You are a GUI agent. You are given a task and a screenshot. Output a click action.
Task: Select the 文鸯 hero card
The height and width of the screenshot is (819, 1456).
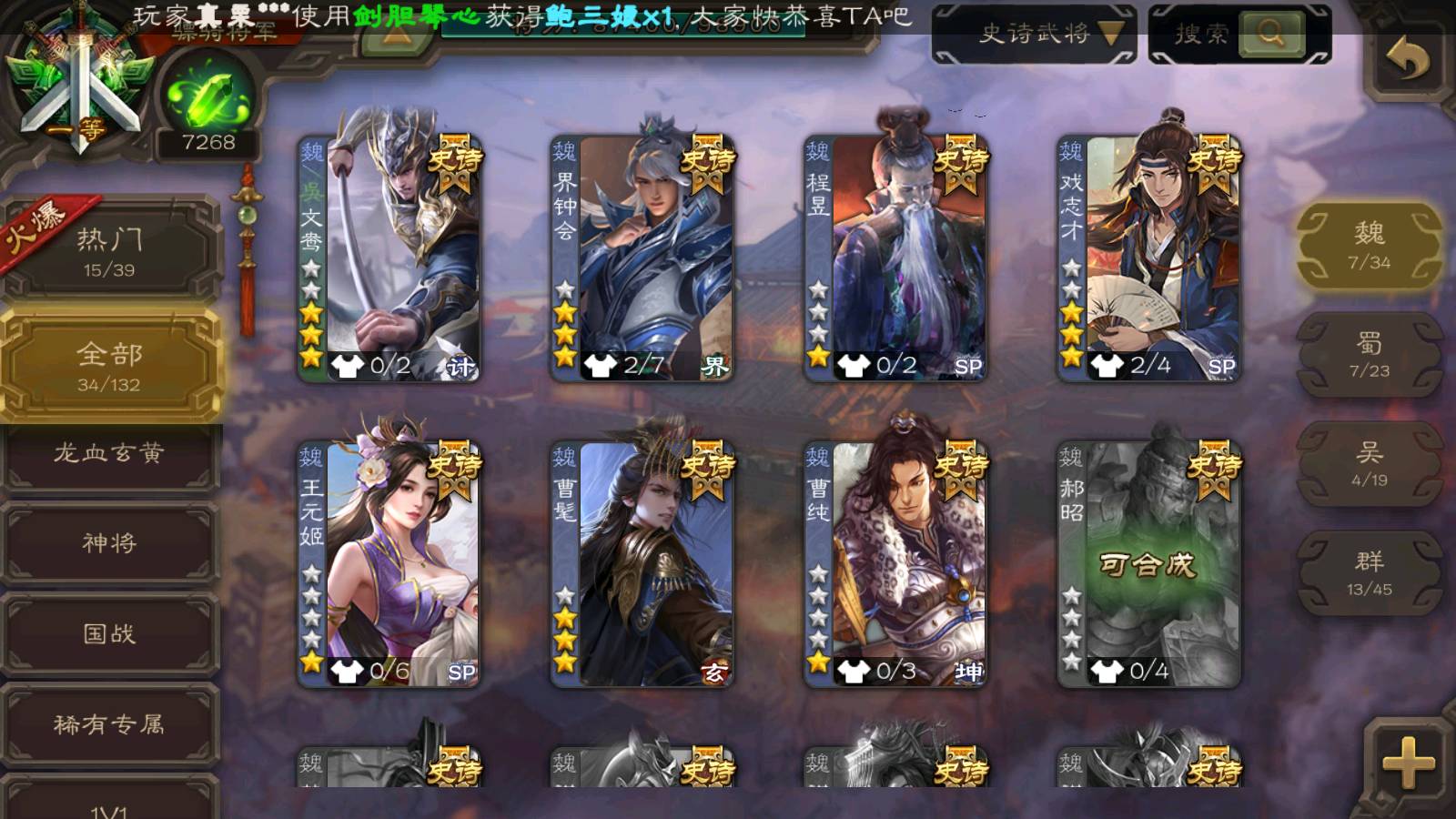(x=389, y=257)
